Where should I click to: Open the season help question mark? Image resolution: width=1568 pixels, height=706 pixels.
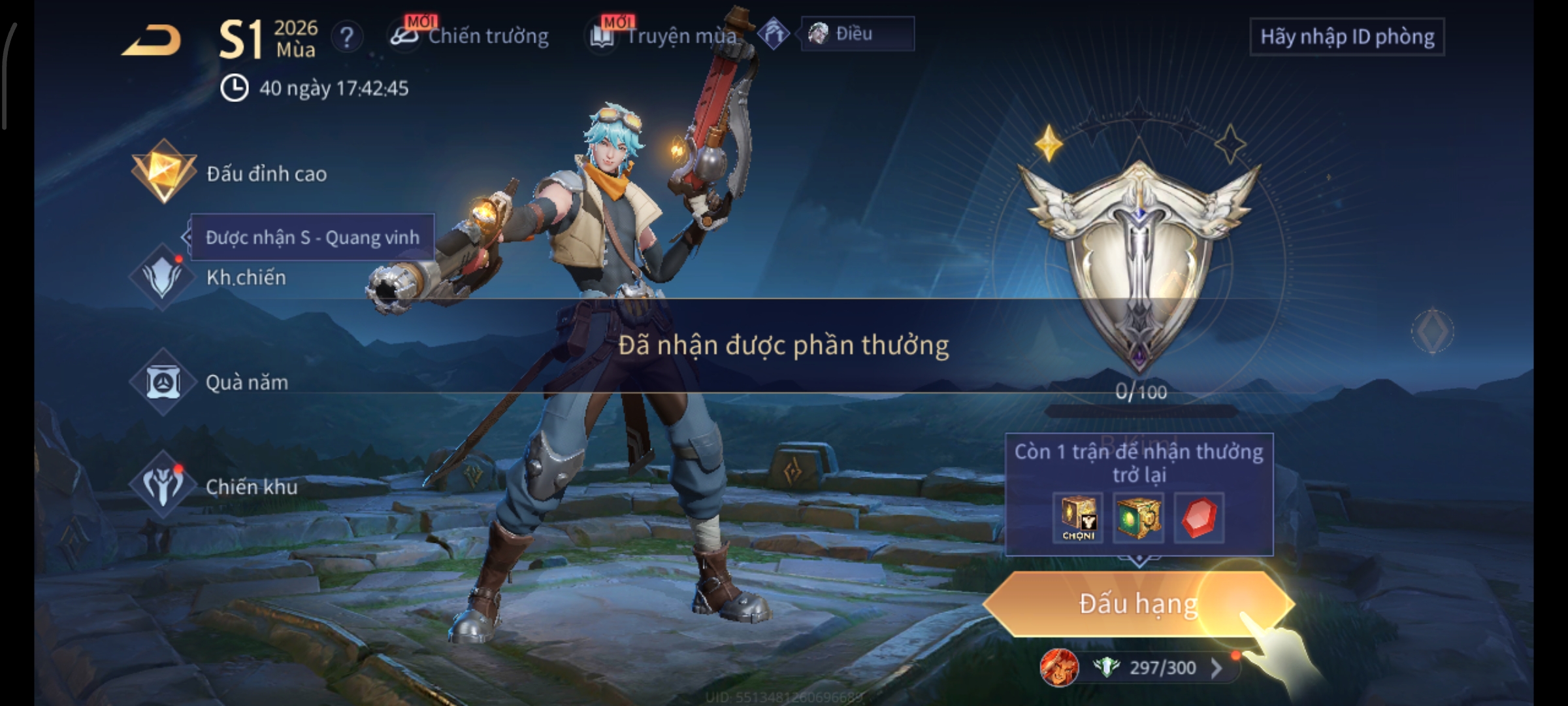pos(347,37)
